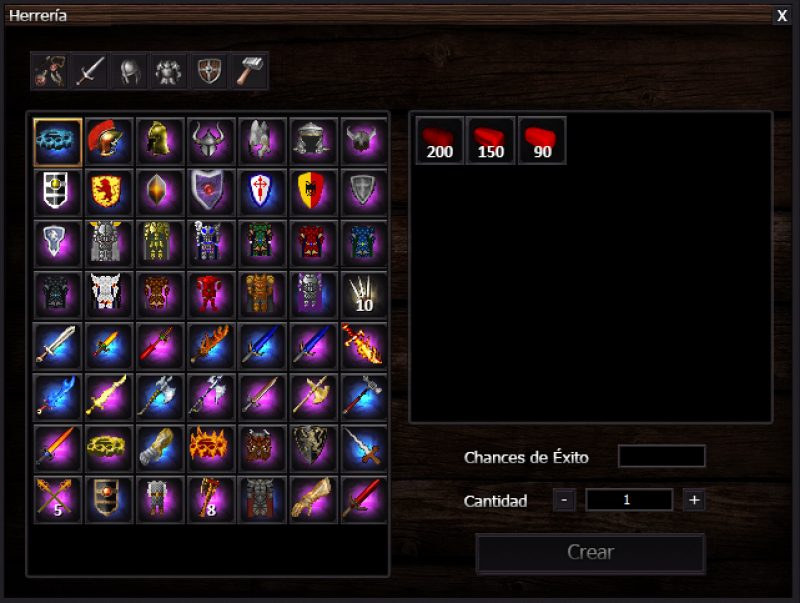Switch to the sword category tab
The width and height of the screenshot is (800, 603).
tap(90, 72)
